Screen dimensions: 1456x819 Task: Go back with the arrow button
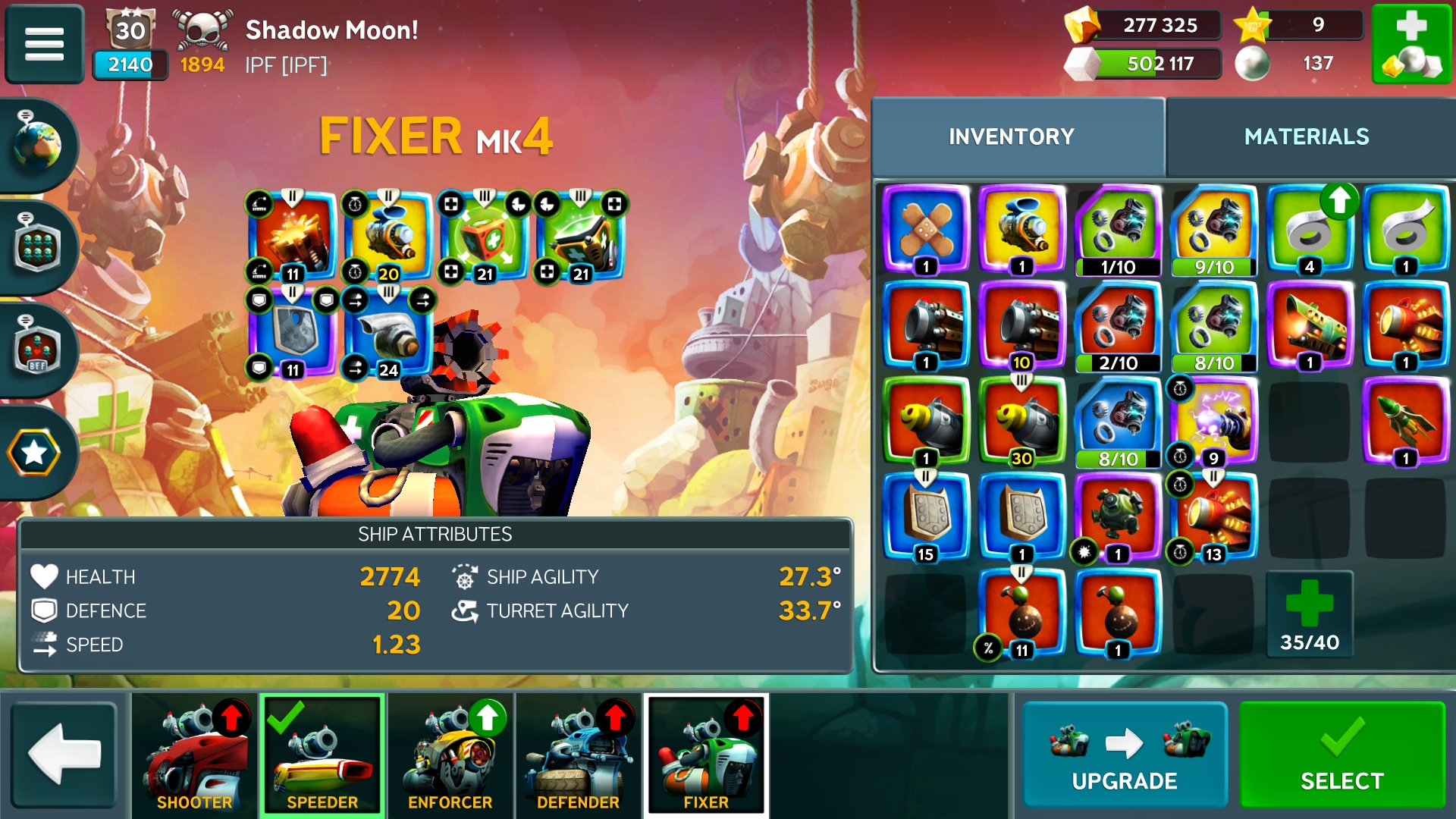64,755
